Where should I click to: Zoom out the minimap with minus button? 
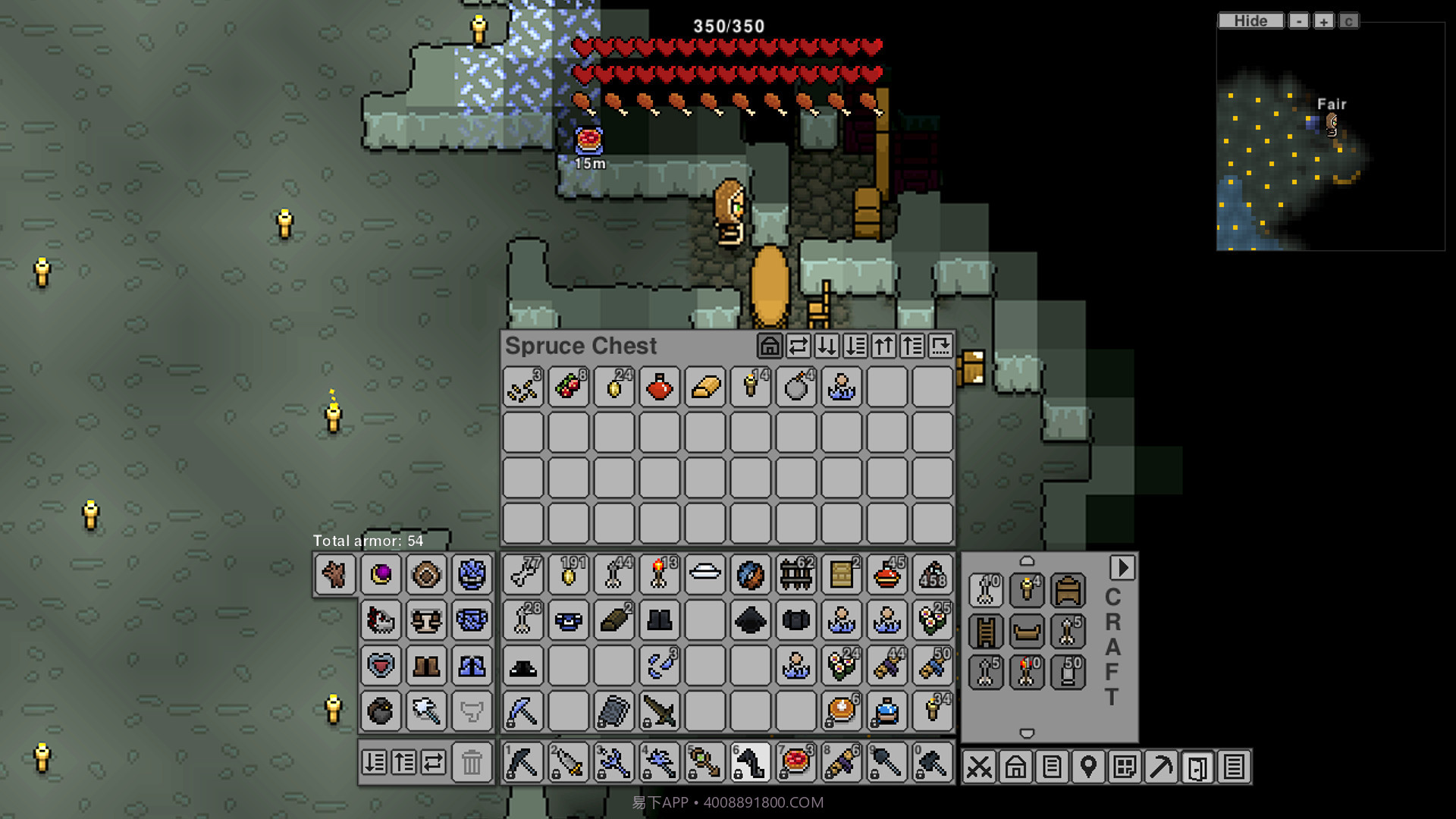point(1299,21)
